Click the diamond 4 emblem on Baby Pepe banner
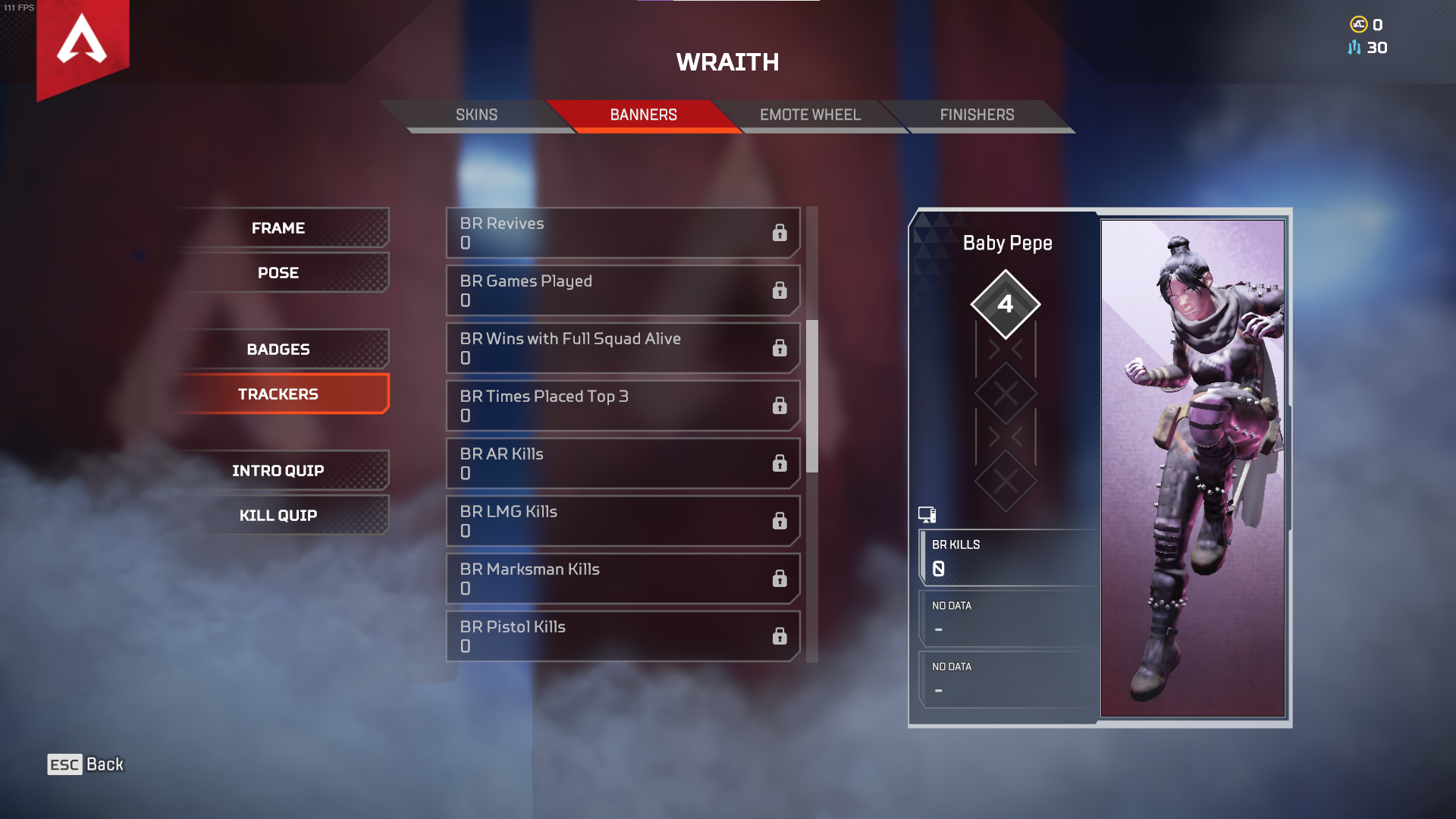1456x819 pixels. tap(1006, 305)
